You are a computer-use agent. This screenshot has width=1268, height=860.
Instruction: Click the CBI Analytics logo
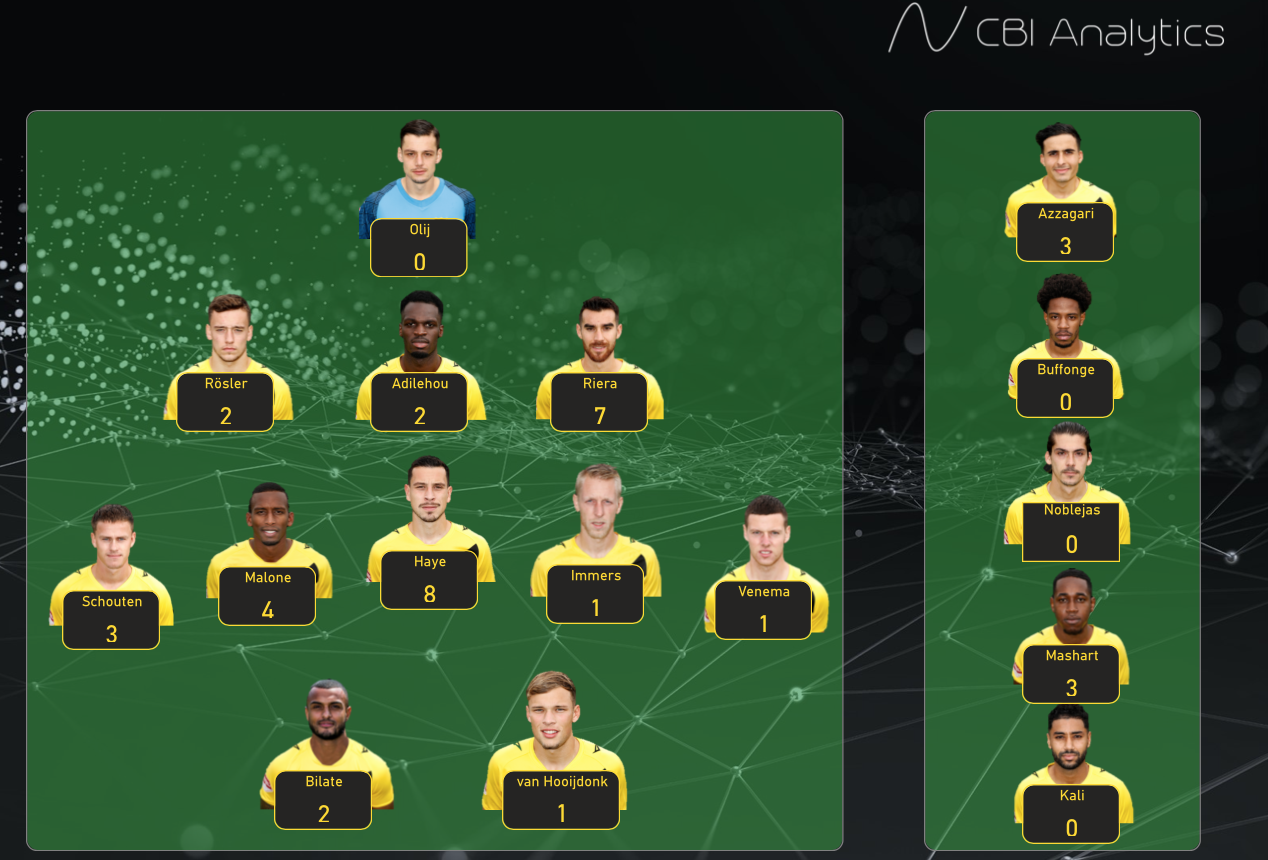tap(1056, 30)
